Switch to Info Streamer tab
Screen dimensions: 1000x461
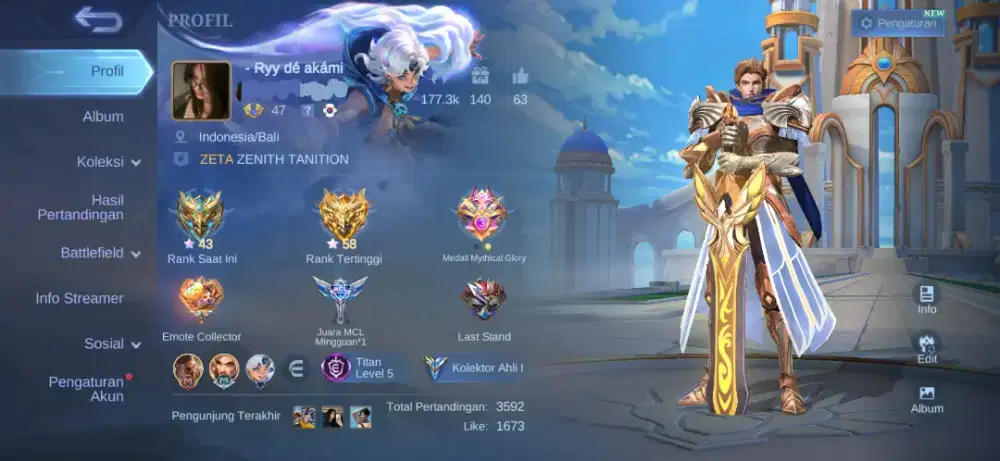pyautogui.click(x=80, y=298)
